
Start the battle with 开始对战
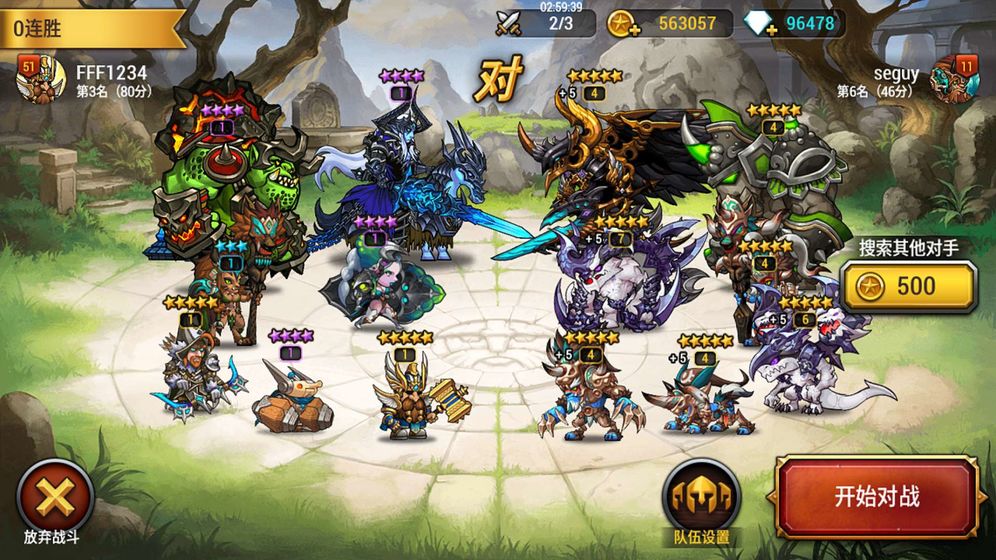coord(876,497)
